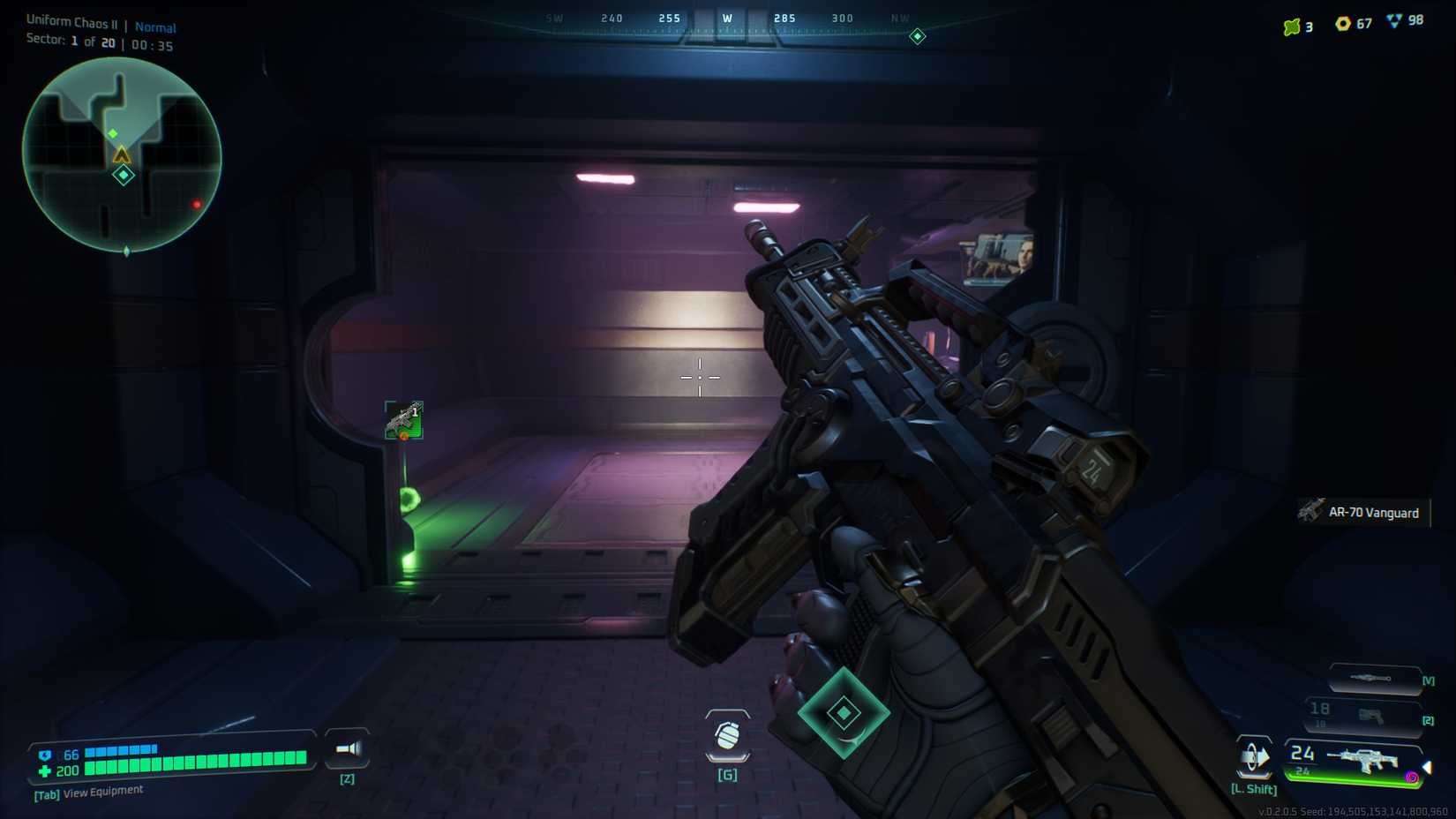Click the dash [L. Shift] ability icon
1456x819 pixels.
pyautogui.click(x=1253, y=757)
